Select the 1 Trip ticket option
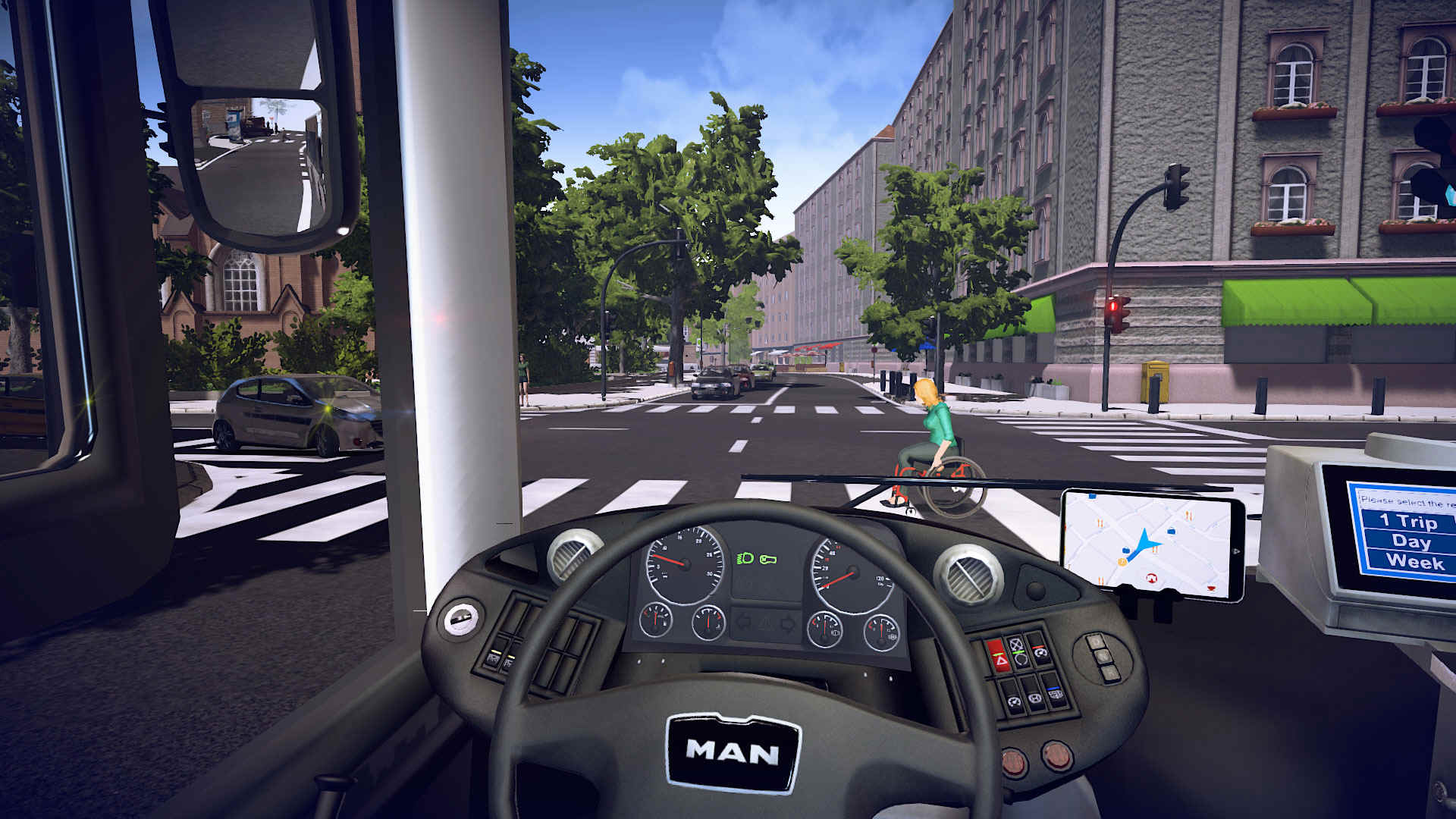The image size is (1456, 819). point(1407,521)
